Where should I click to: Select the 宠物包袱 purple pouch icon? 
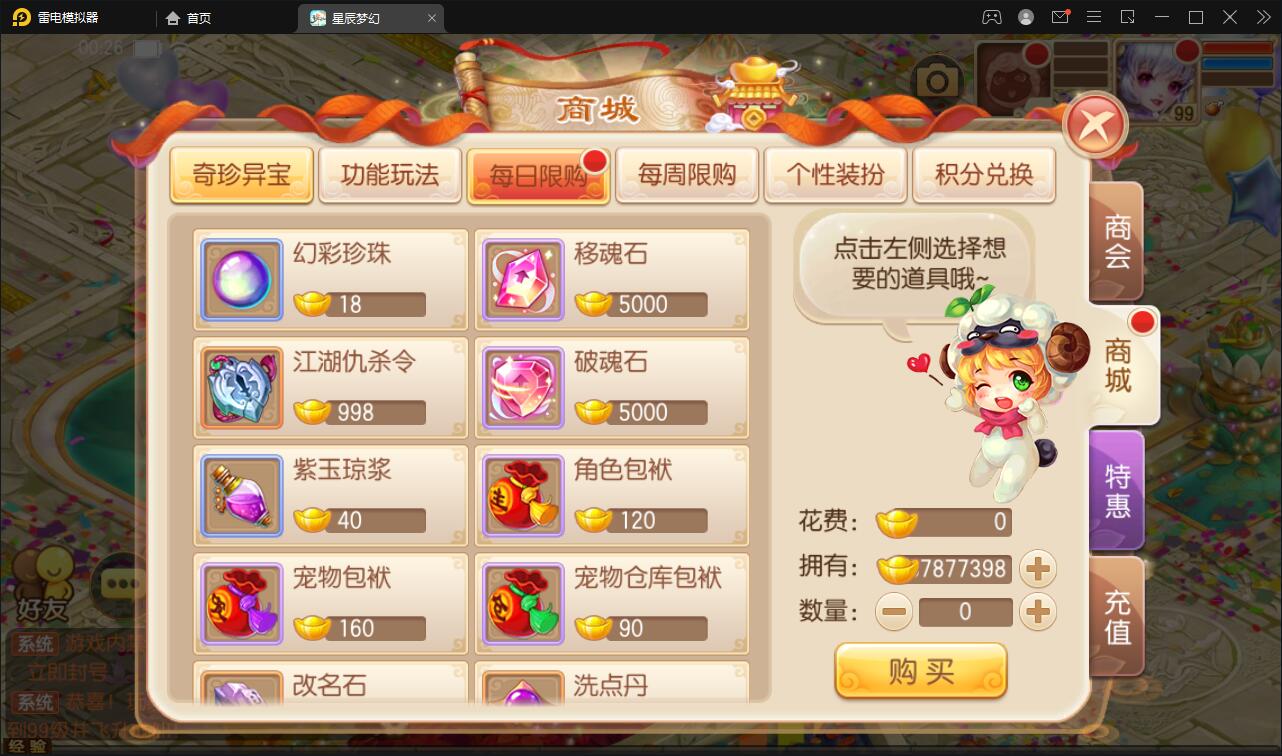(241, 603)
